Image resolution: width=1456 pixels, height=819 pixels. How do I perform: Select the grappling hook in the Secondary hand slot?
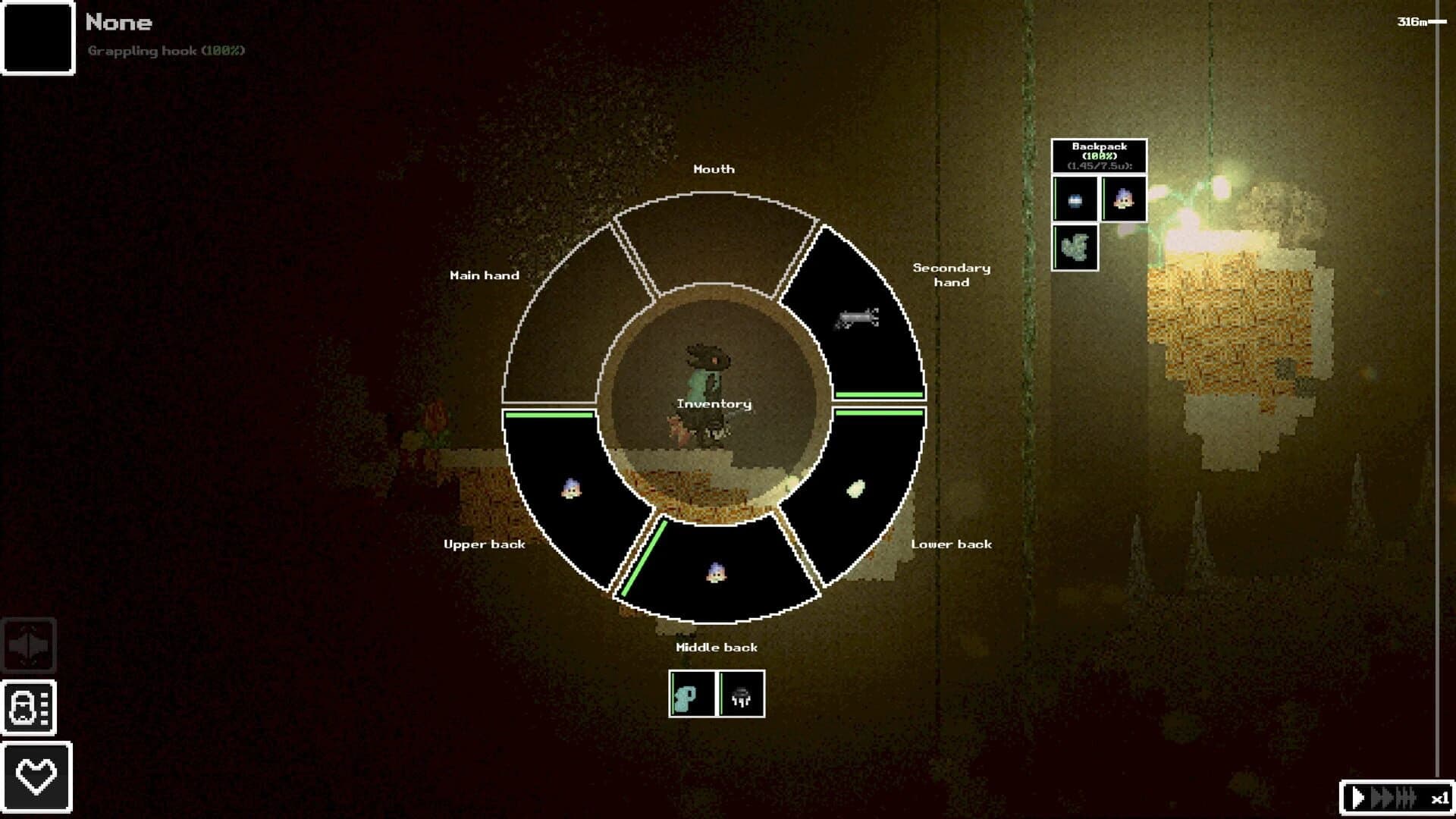tap(857, 318)
